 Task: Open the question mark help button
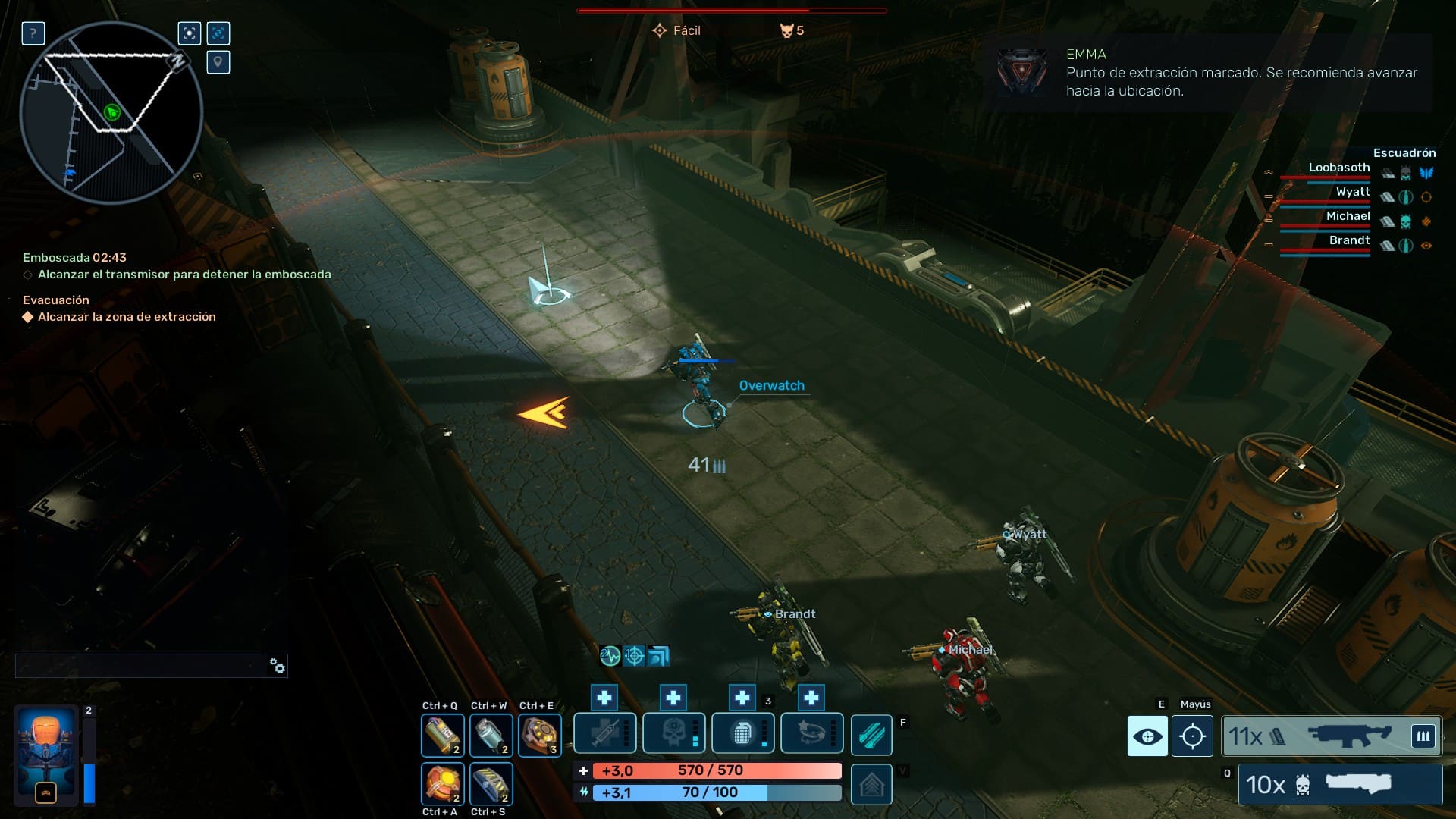[33, 33]
